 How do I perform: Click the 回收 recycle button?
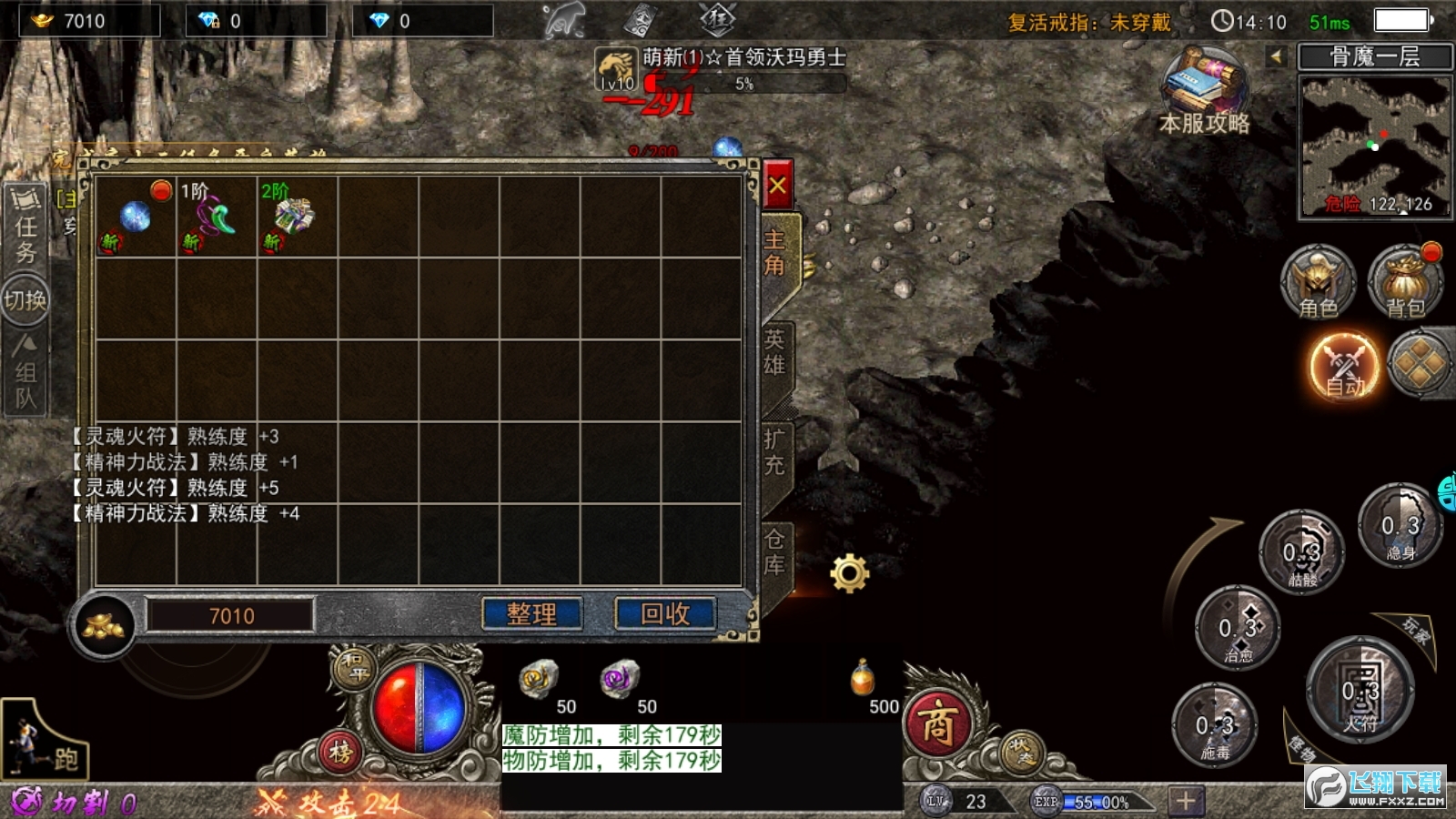tap(665, 614)
